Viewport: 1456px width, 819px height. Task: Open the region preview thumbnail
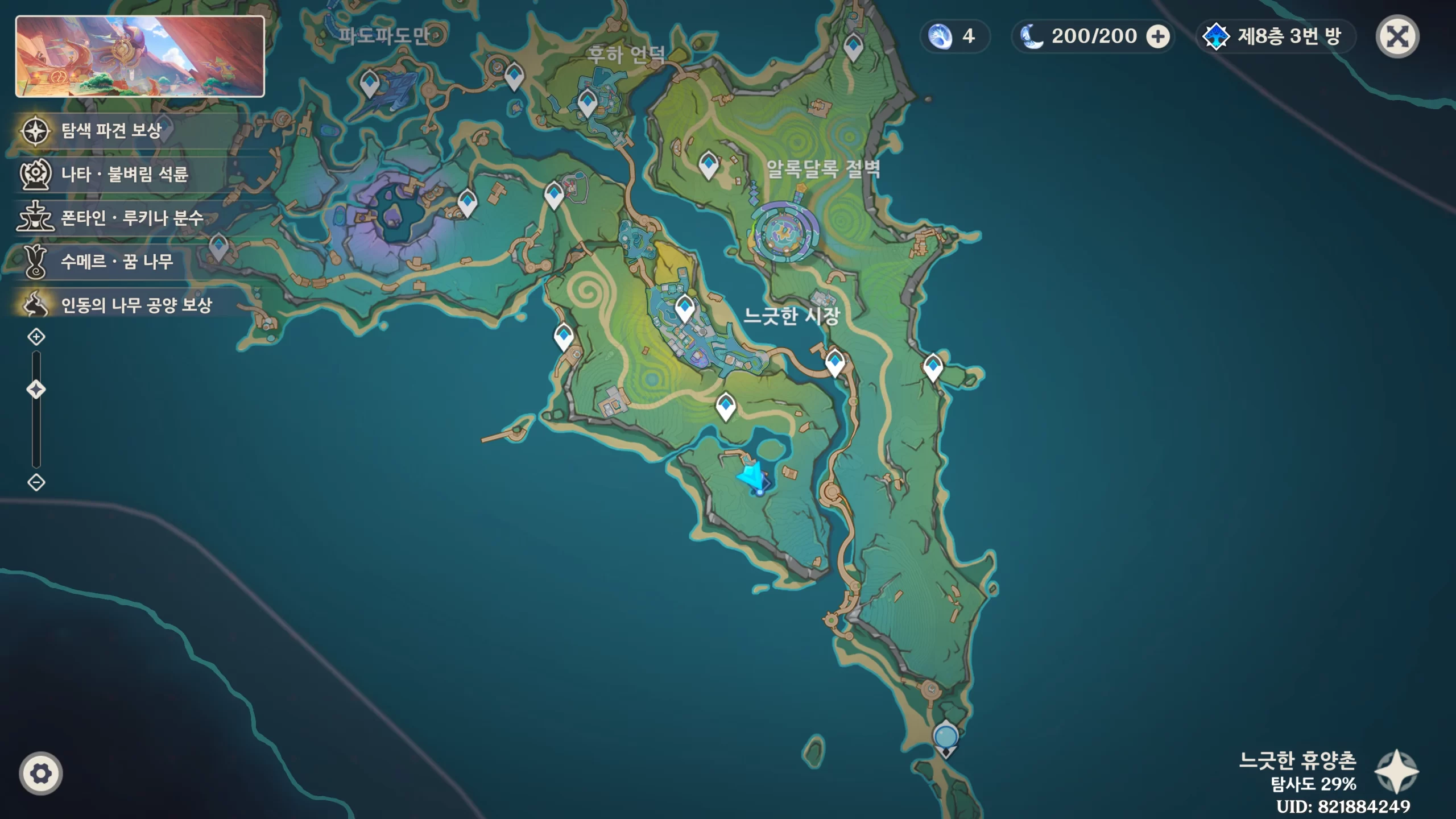point(140,56)
